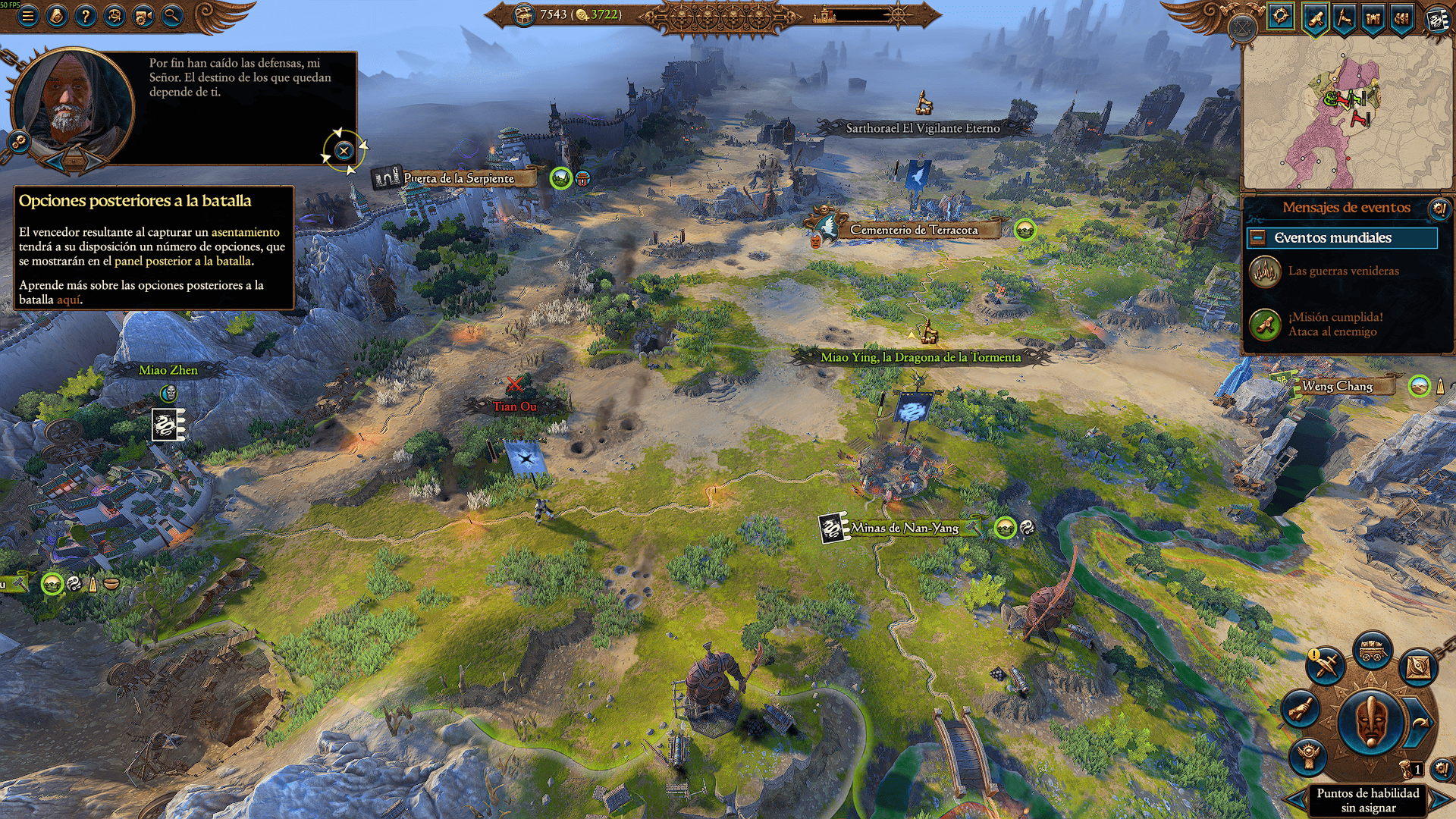Follow the 'asentamiento' tutorial link

pyautogui.click(x=245, y=232)
